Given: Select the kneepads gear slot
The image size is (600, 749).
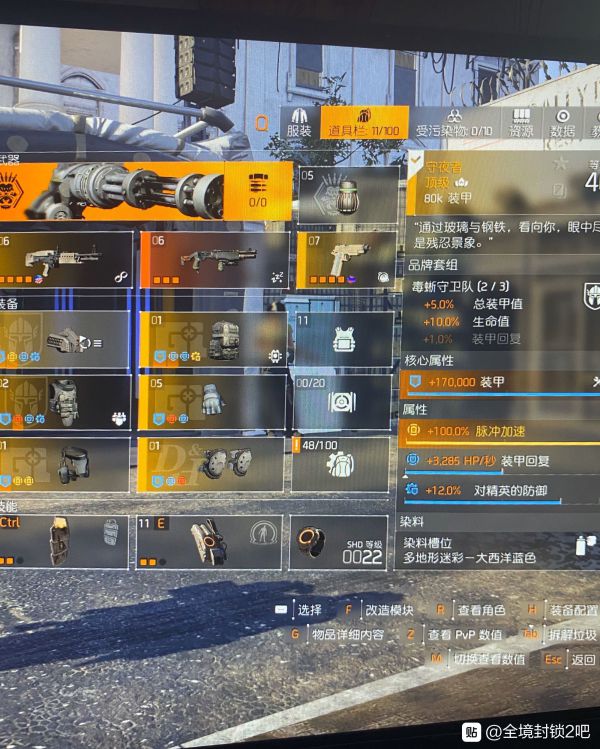Looking at the screenshot, I should pyautogui.click(x=213, y=464).
